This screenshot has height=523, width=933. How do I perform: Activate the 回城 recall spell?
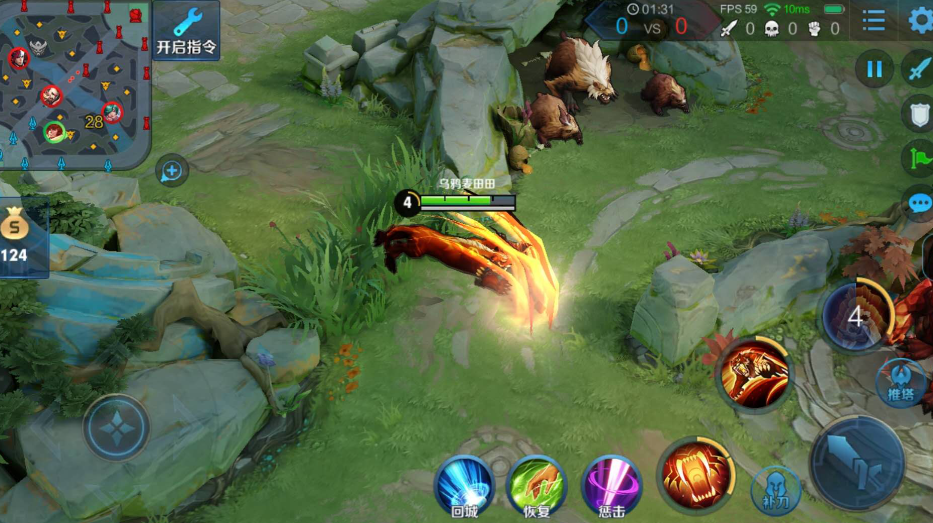pyautogui.click(x=464, y=485)
